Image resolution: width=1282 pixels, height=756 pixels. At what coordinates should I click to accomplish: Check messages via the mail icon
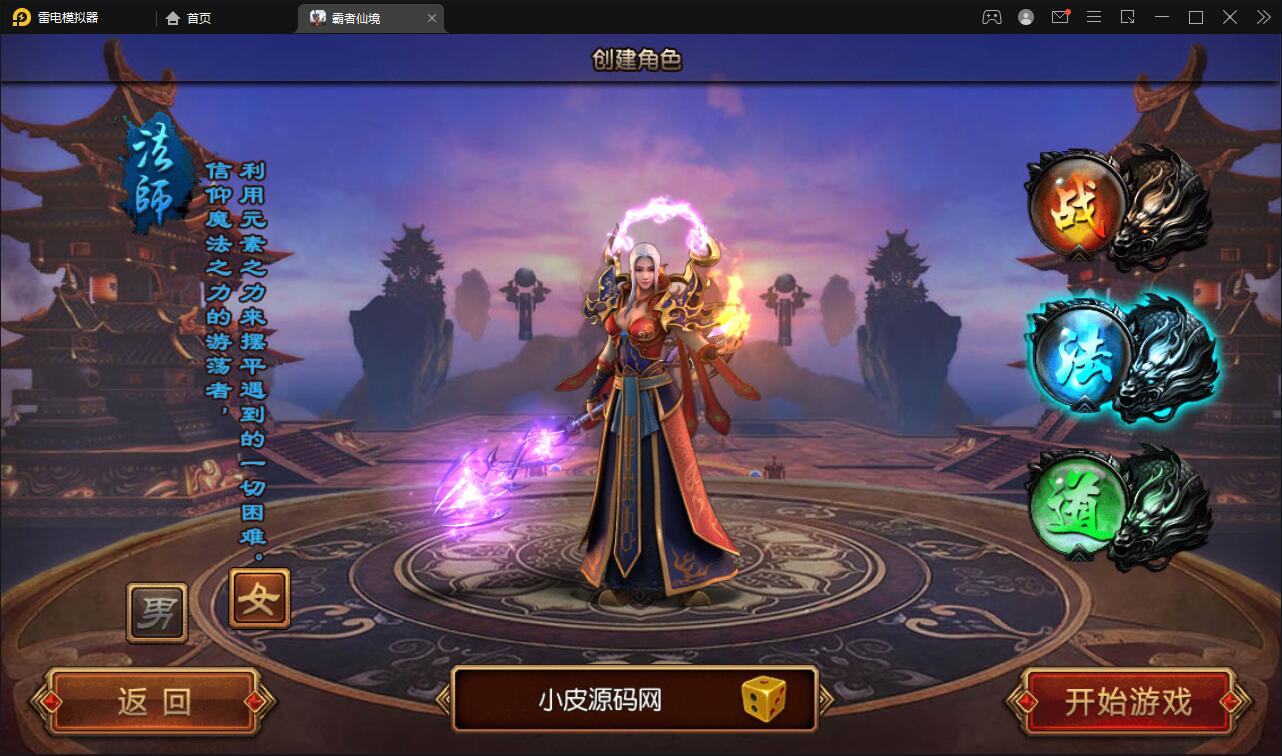(x=1060, y=17)
